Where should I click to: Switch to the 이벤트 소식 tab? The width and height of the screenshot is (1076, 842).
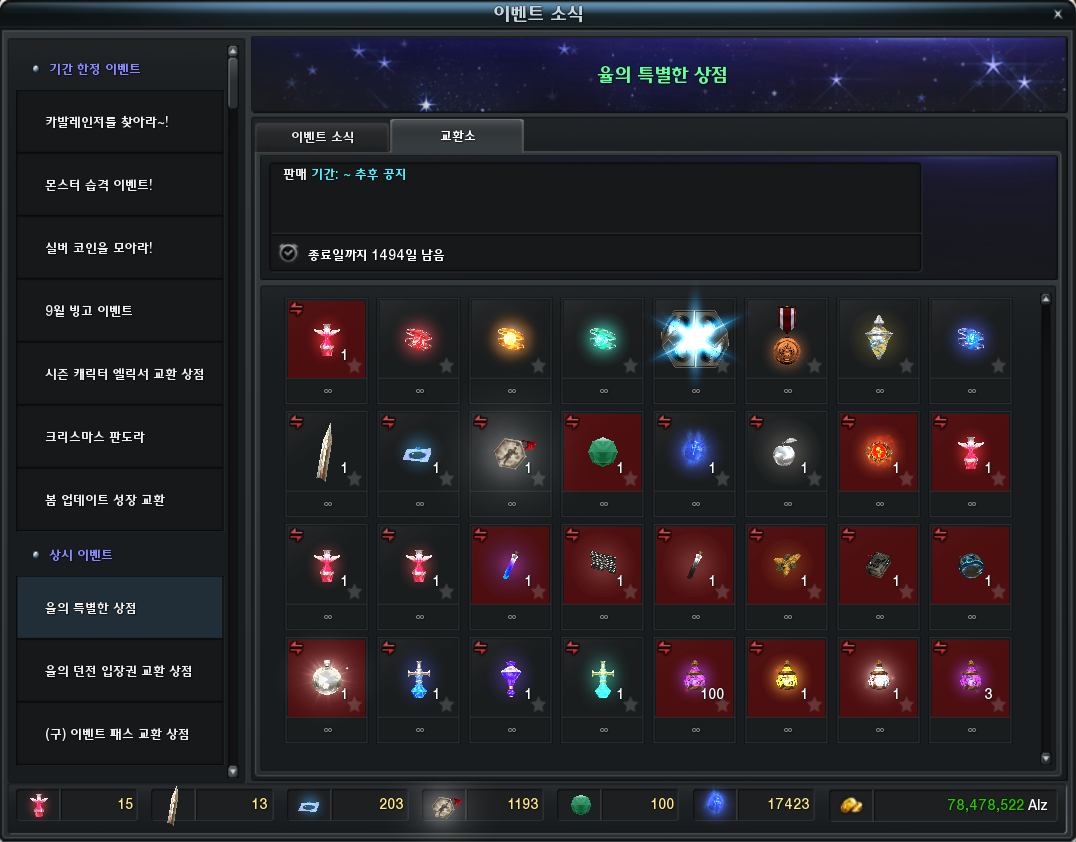pyautogui.click(x=322, y=136)
